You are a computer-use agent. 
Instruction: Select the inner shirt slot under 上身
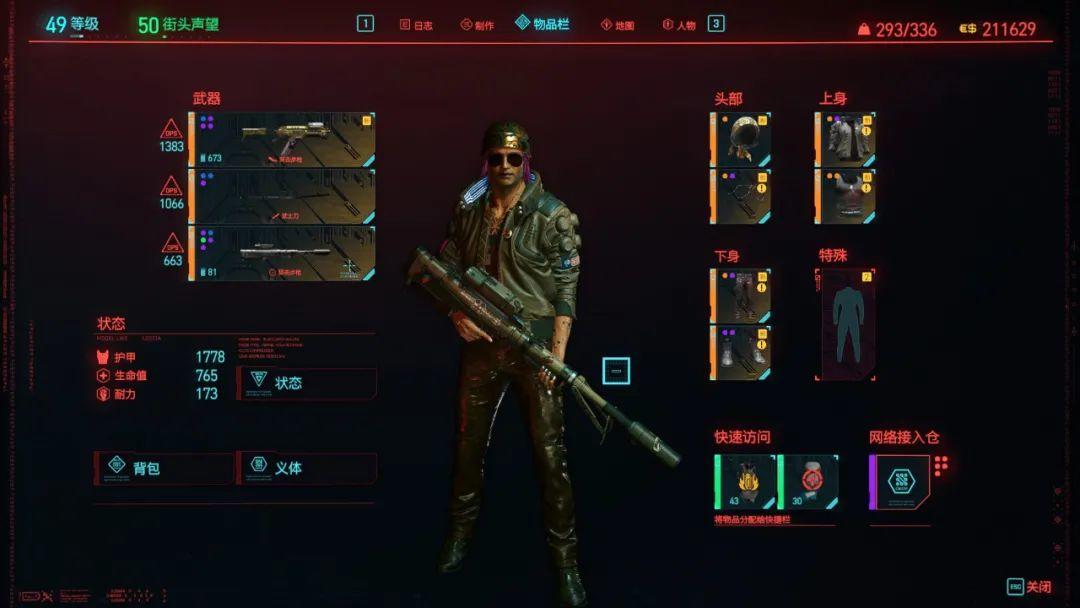tap(846, 196)
